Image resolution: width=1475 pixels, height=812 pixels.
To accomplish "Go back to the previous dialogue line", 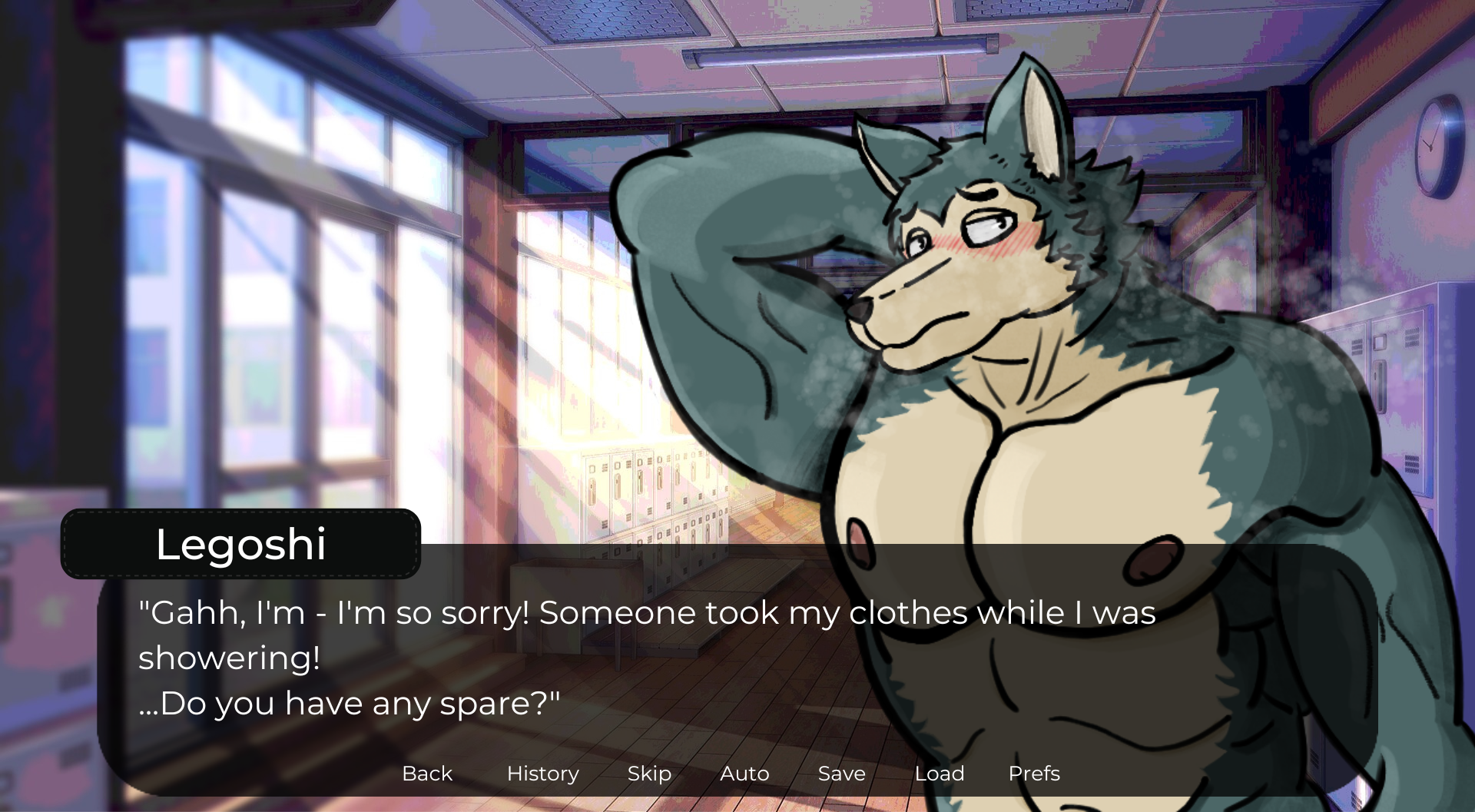I will [427, 774].
